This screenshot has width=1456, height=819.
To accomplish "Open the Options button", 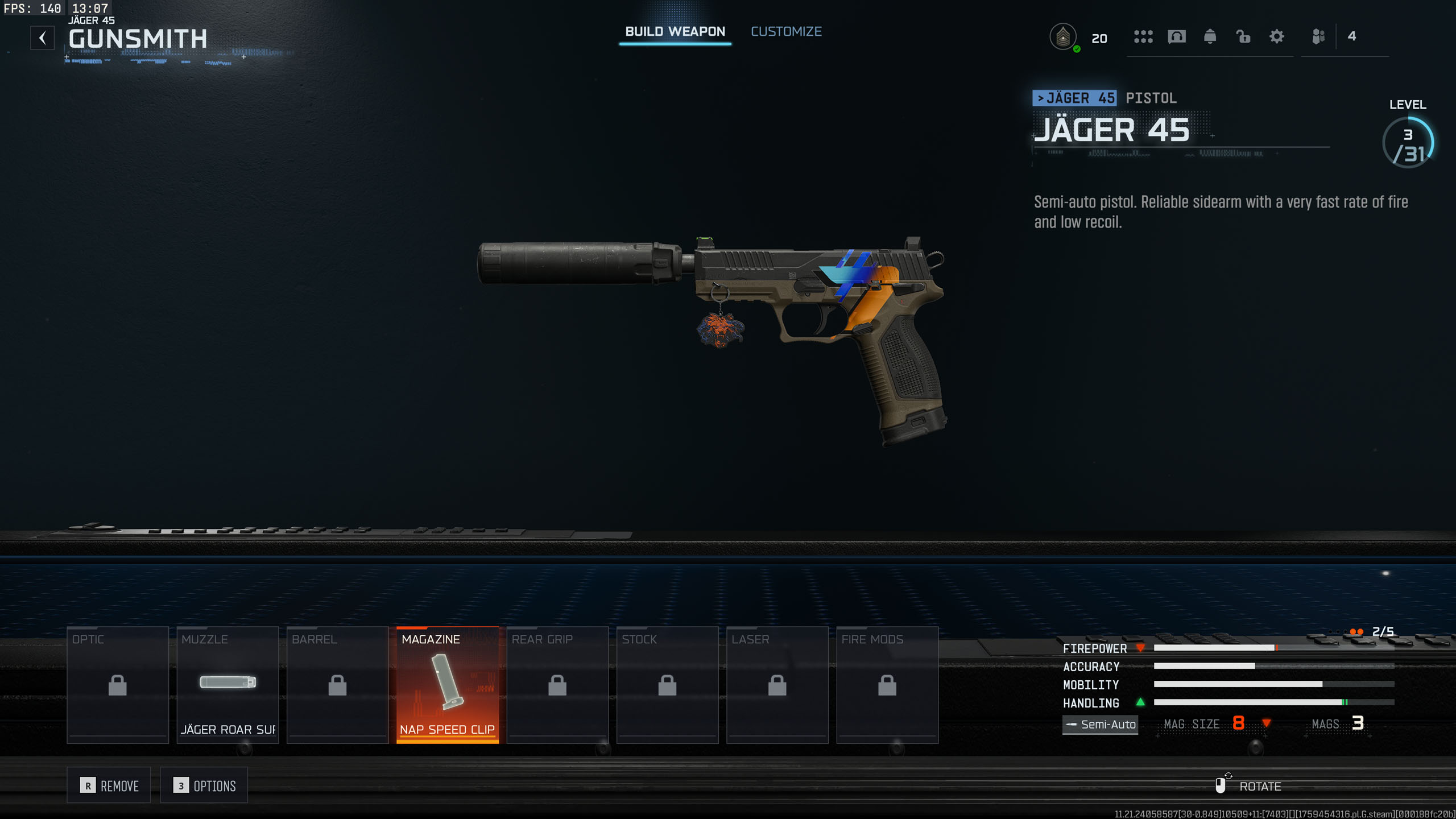I will pos(204,785).
